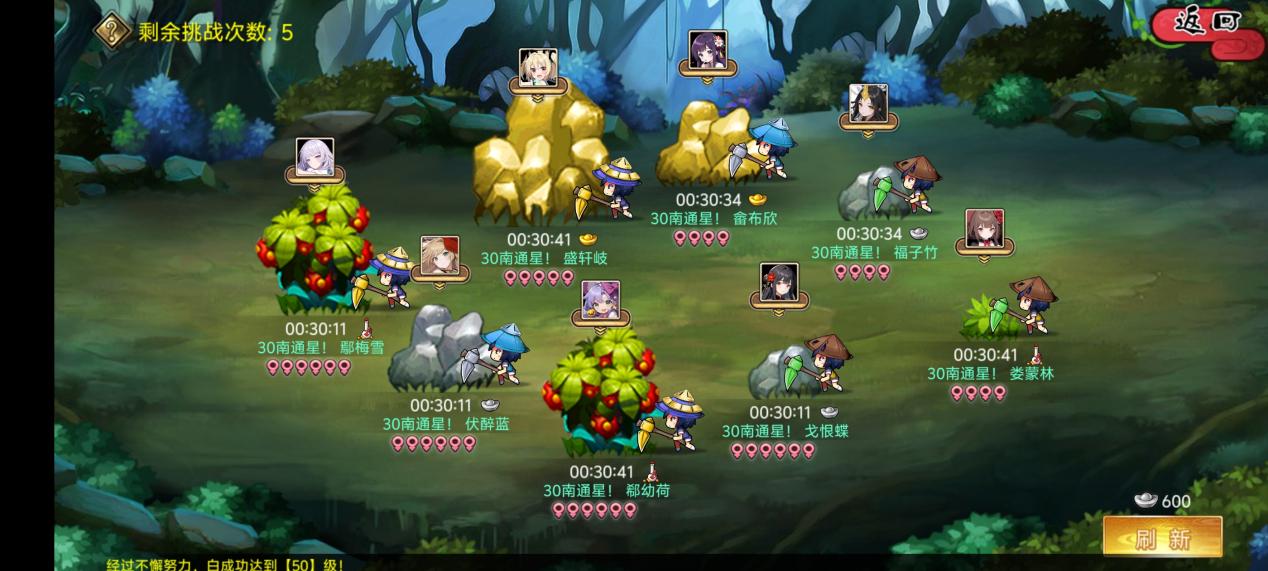Select 畲布欣's portrait above the small gold mine
1268x571 pixels.
coord(708,50)
